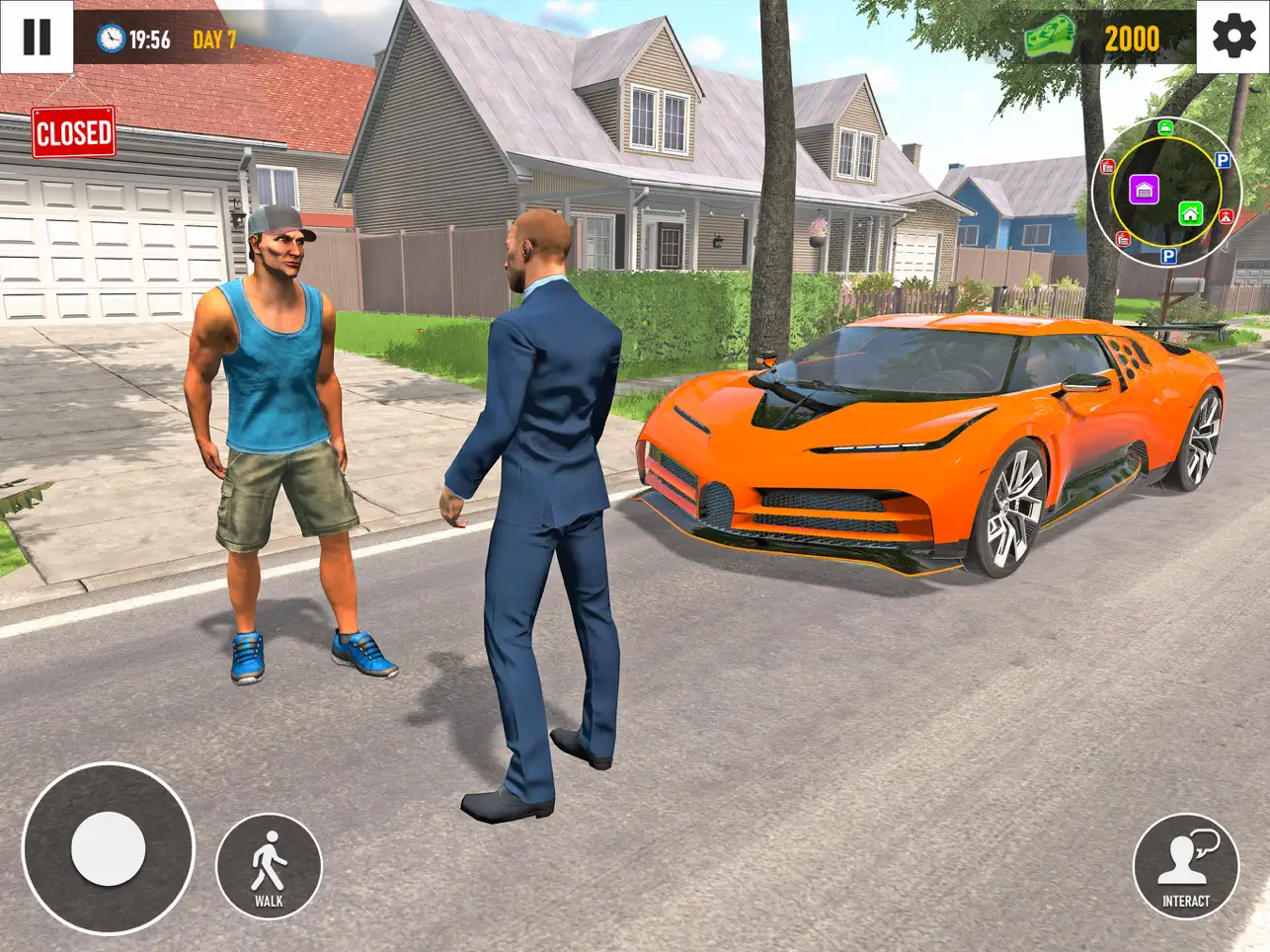Click the green mountain marker atop the minimap circle
The image size is (1270, 952).
click(1165, 127)
